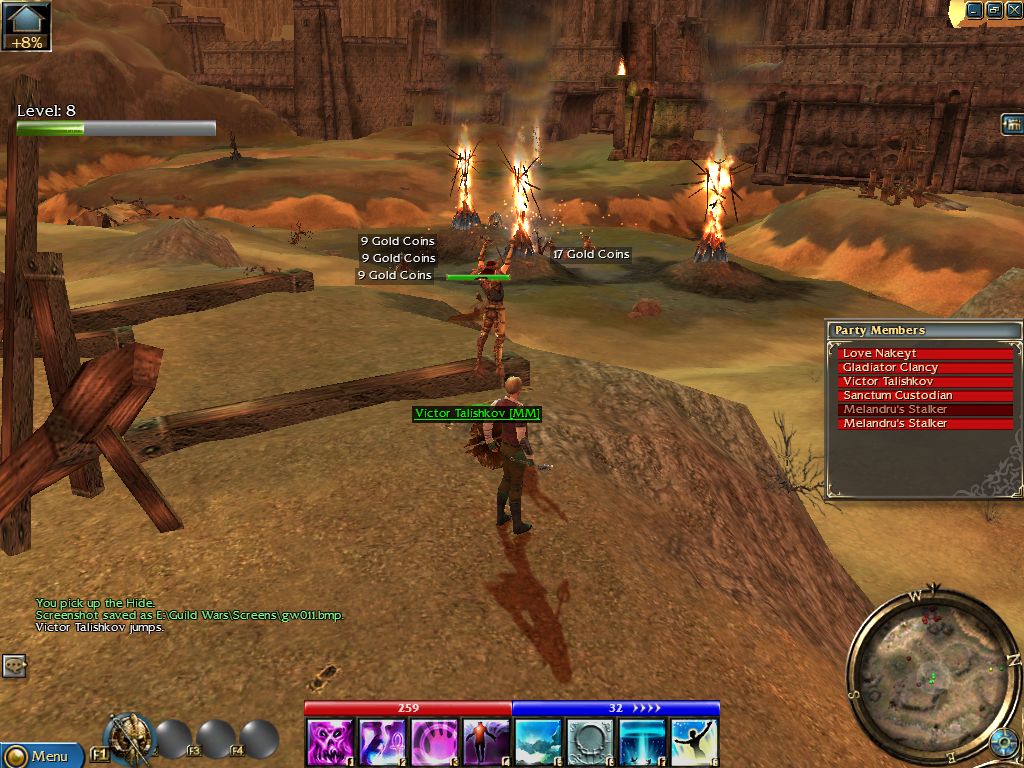Use the leaping white figure skill

tap(694, 742)
